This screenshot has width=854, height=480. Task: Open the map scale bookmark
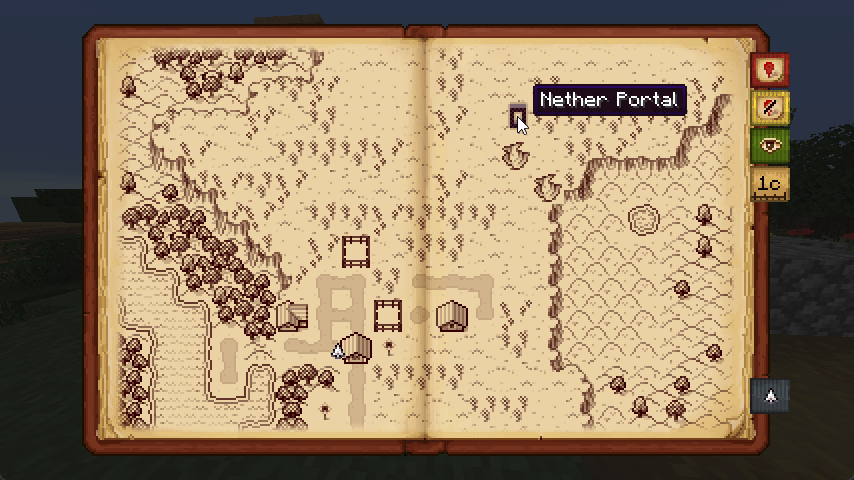[769, 184]
